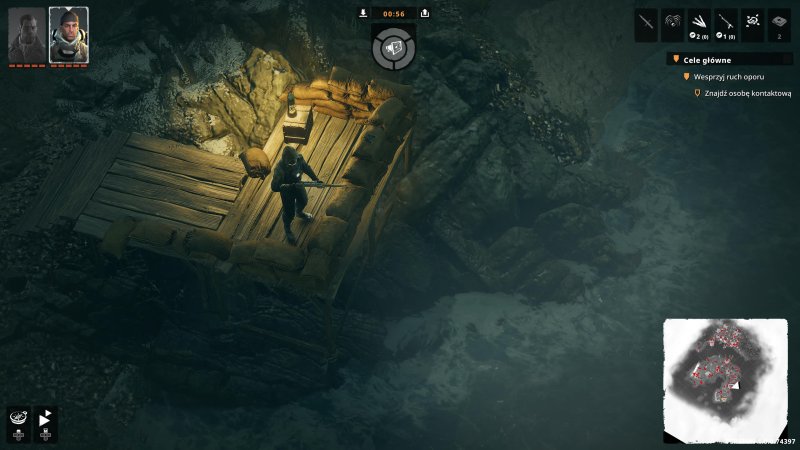This screenshot has height=450, width=800.
Task: Select the bare-headed squad member portrait
Action: (27, 35)
